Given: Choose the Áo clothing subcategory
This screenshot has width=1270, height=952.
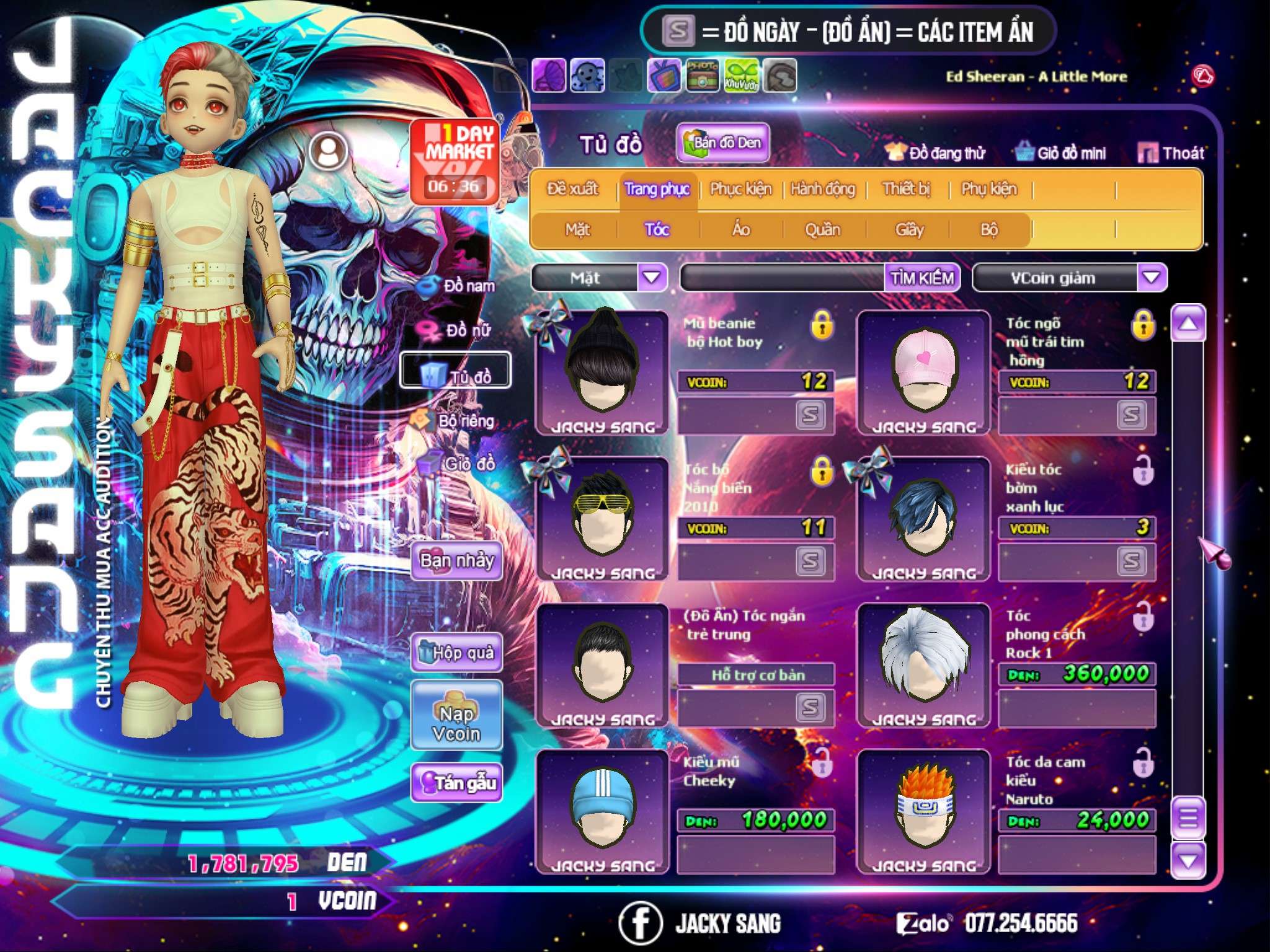Looking at the screenshot, I should pos(741,229).
